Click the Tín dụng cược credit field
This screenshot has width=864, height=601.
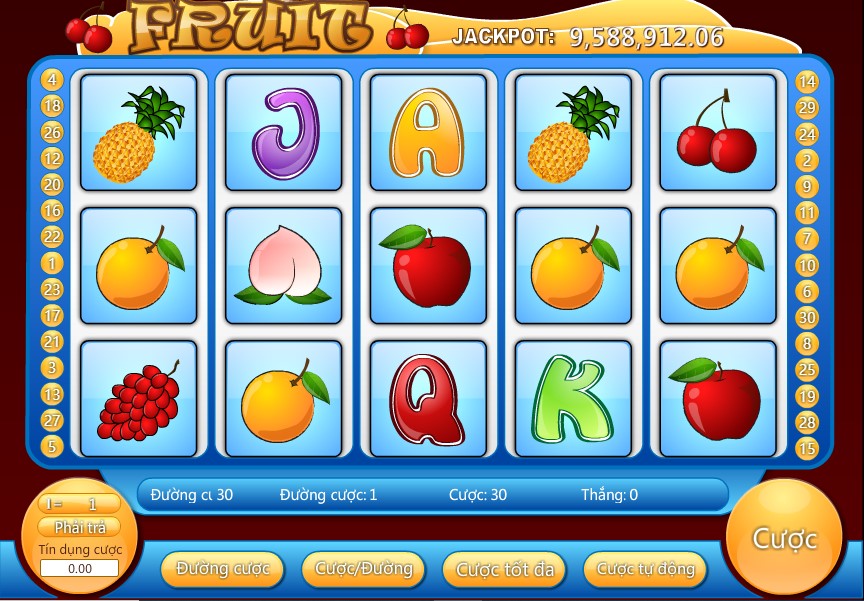[x=80, y=568]
